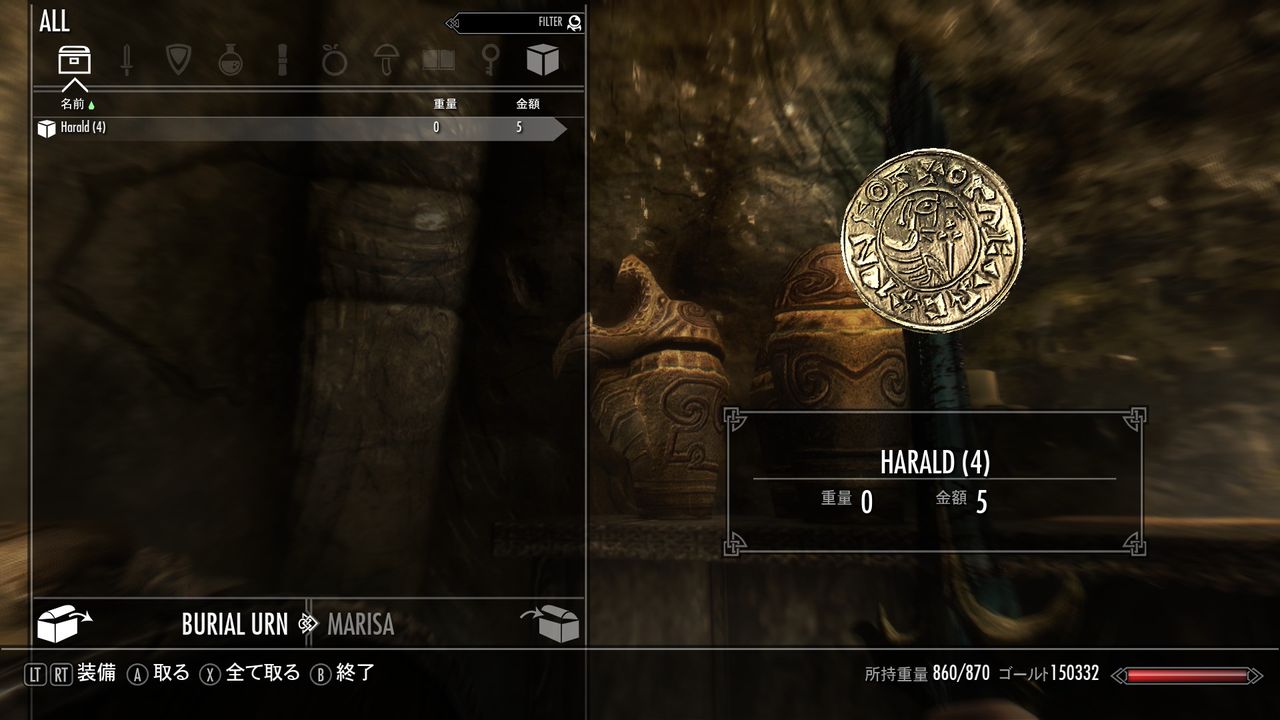1280x720 pixels.
Task: Click 終了 to exit the container
Action: click(x=353, y=673)
